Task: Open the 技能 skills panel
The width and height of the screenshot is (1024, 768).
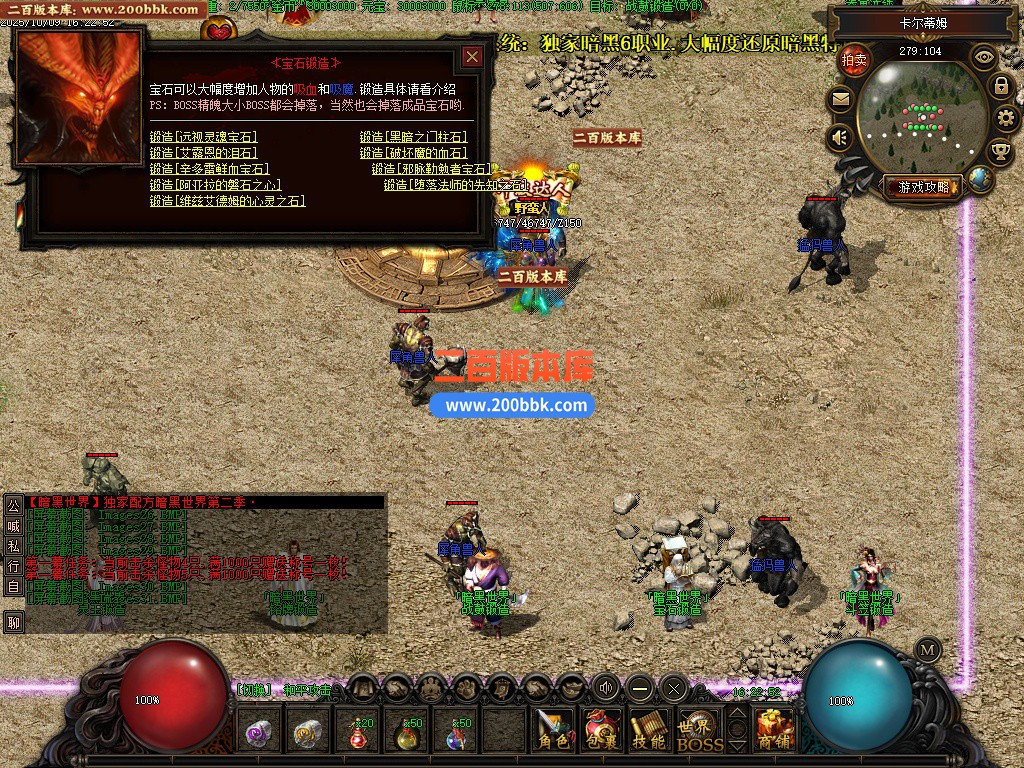Action: [649, 730]
